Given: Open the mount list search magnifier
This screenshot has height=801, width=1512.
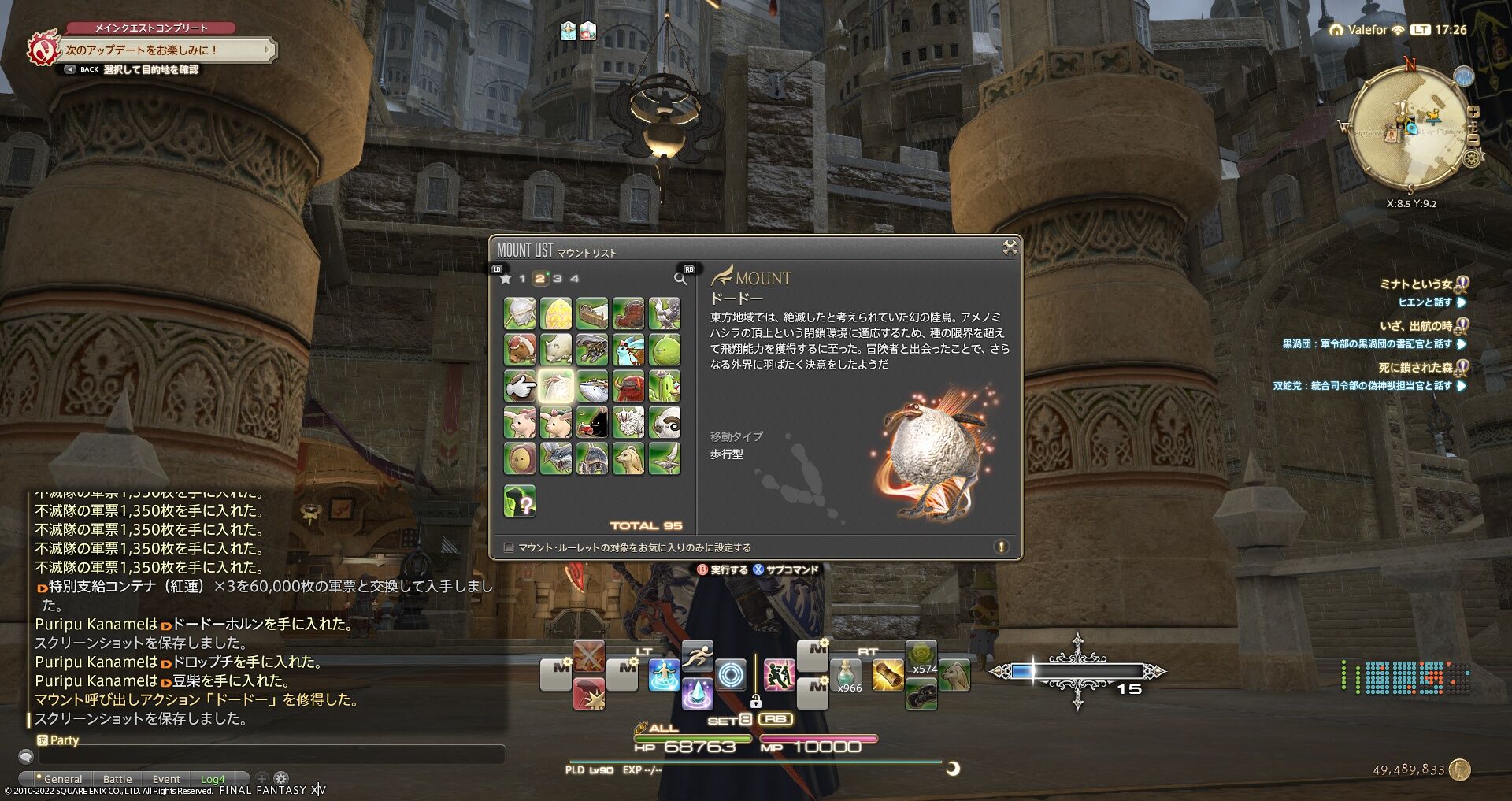Looking at the screenshot, I should click(680, 279).
